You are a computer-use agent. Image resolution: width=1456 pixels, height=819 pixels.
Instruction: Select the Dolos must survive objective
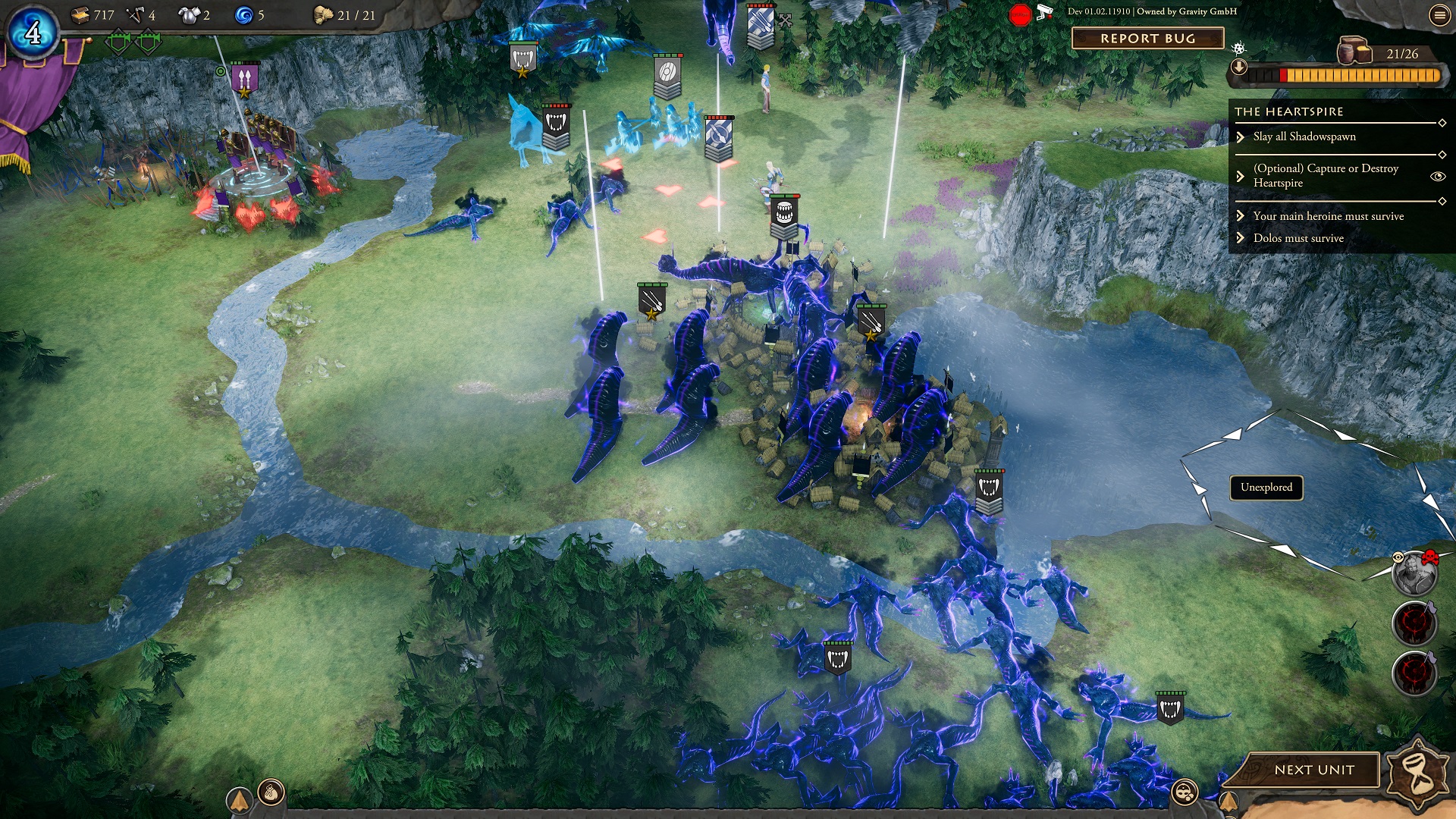click(x=1298, y=238)
